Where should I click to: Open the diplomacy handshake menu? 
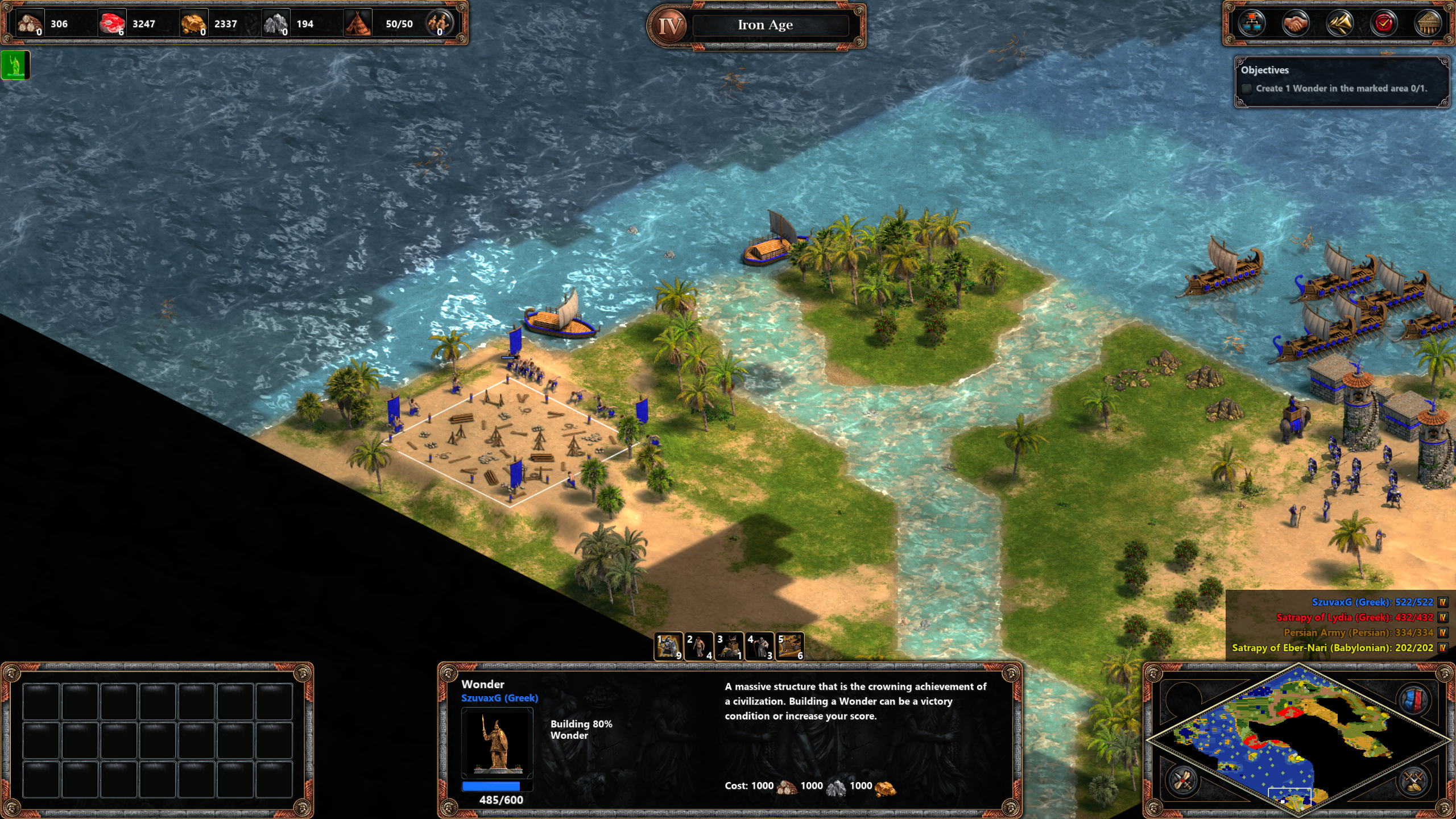[x=1296, y=24]
